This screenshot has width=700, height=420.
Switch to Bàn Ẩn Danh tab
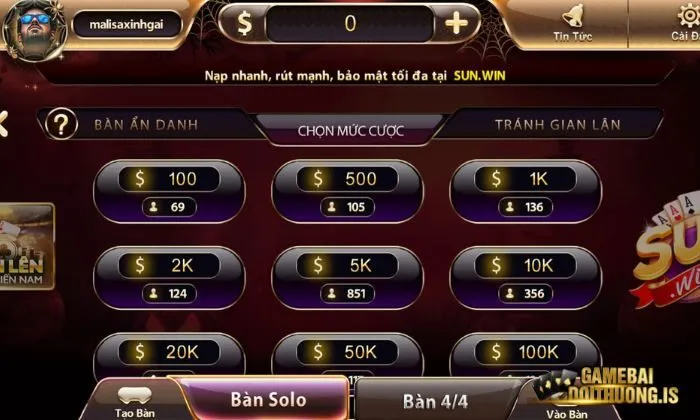tap(145, 125)
